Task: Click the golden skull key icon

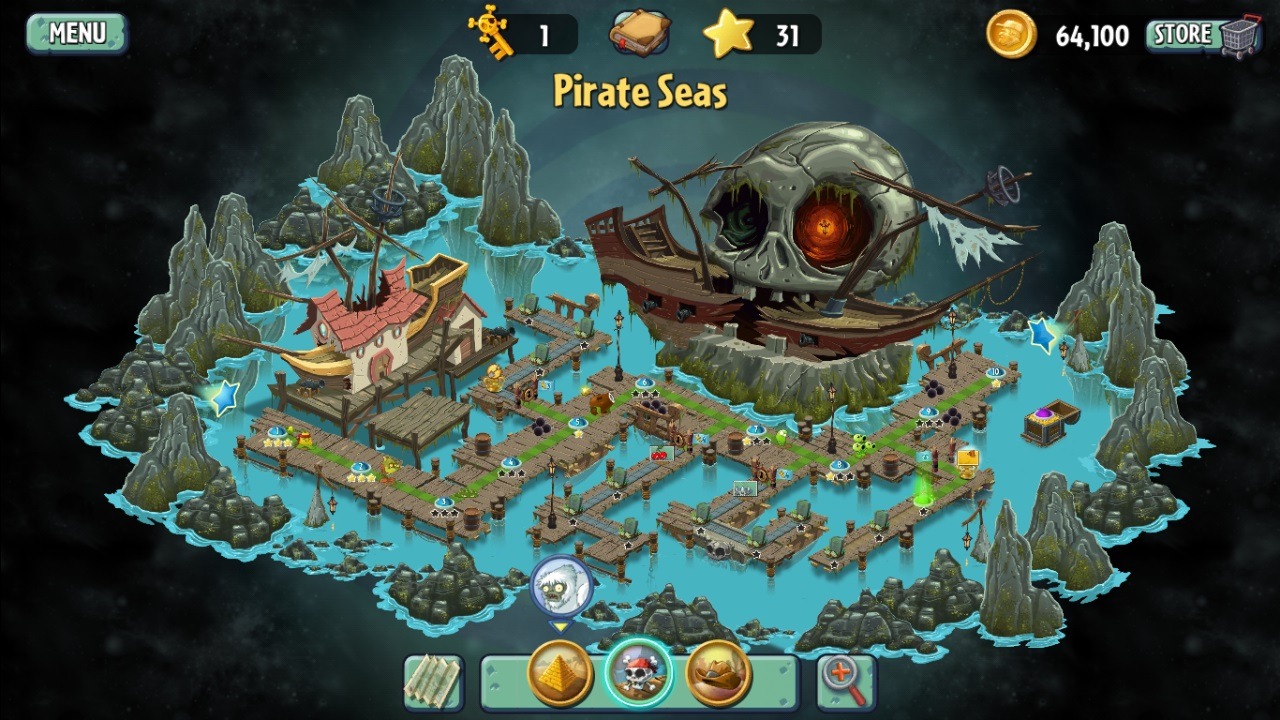Action: point(492,34)
